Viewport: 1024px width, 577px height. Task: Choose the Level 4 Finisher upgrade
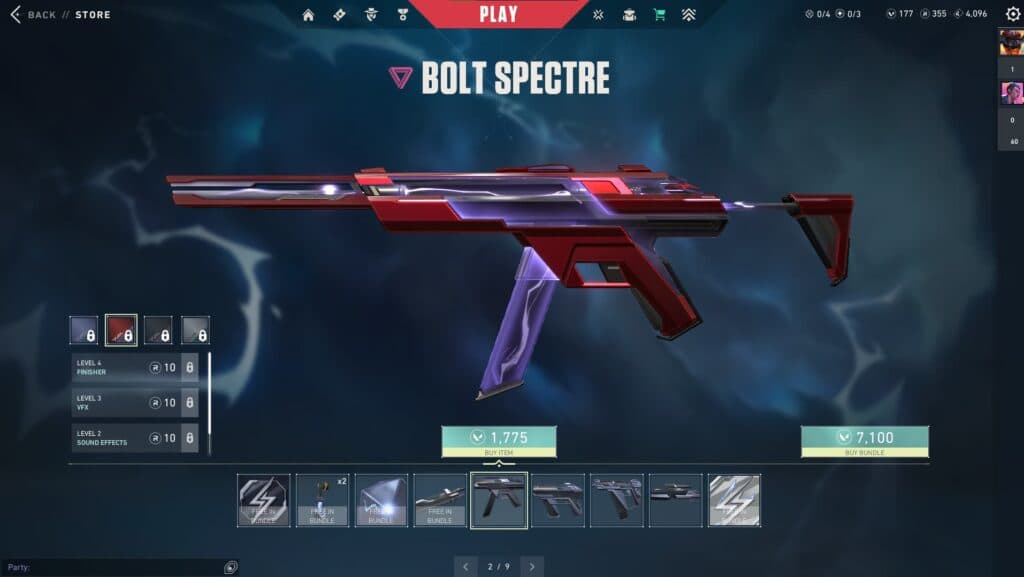coord(134,367)
